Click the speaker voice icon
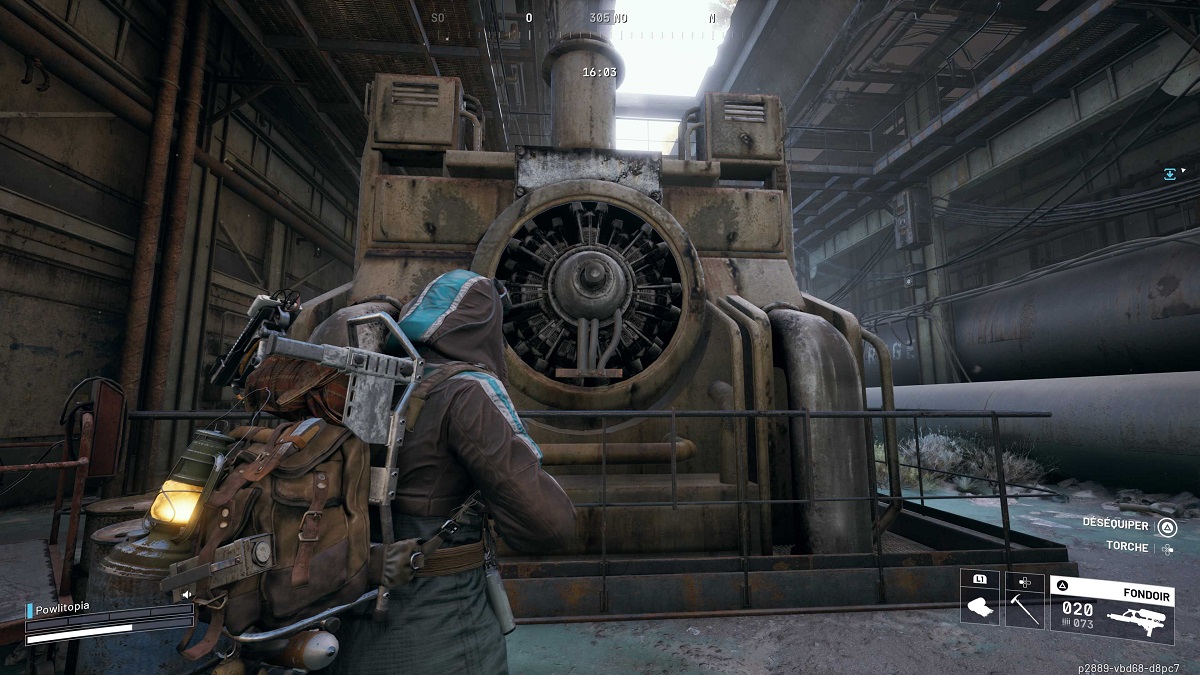Image resolution: width=1200 pixels, height=675 pixels. 187,594
